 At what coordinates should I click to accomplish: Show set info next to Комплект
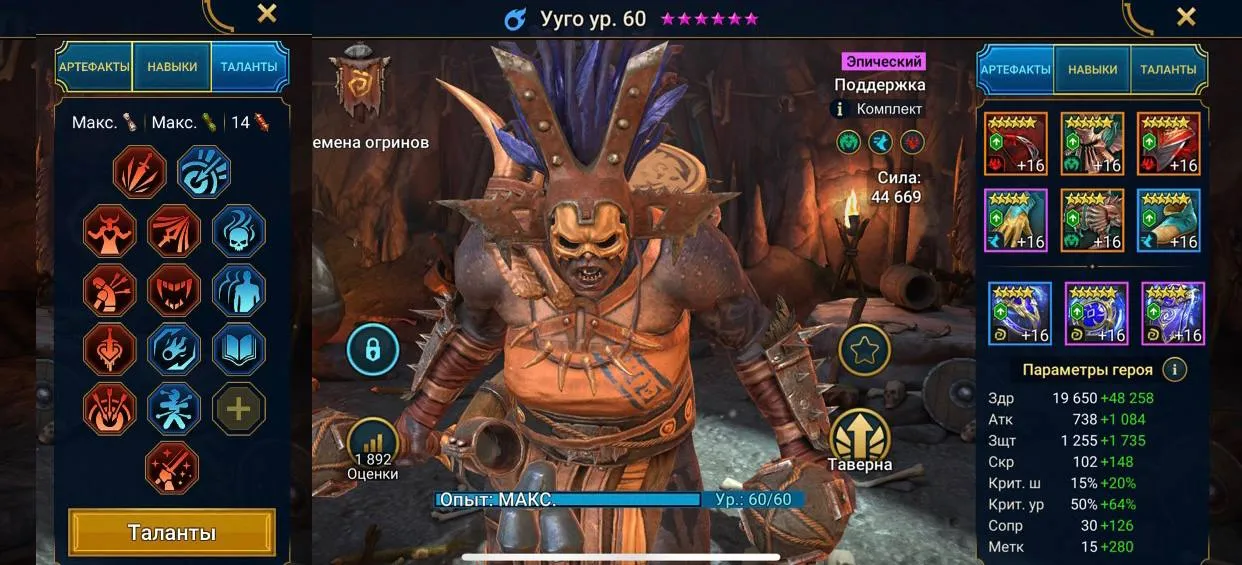(840, 109)
